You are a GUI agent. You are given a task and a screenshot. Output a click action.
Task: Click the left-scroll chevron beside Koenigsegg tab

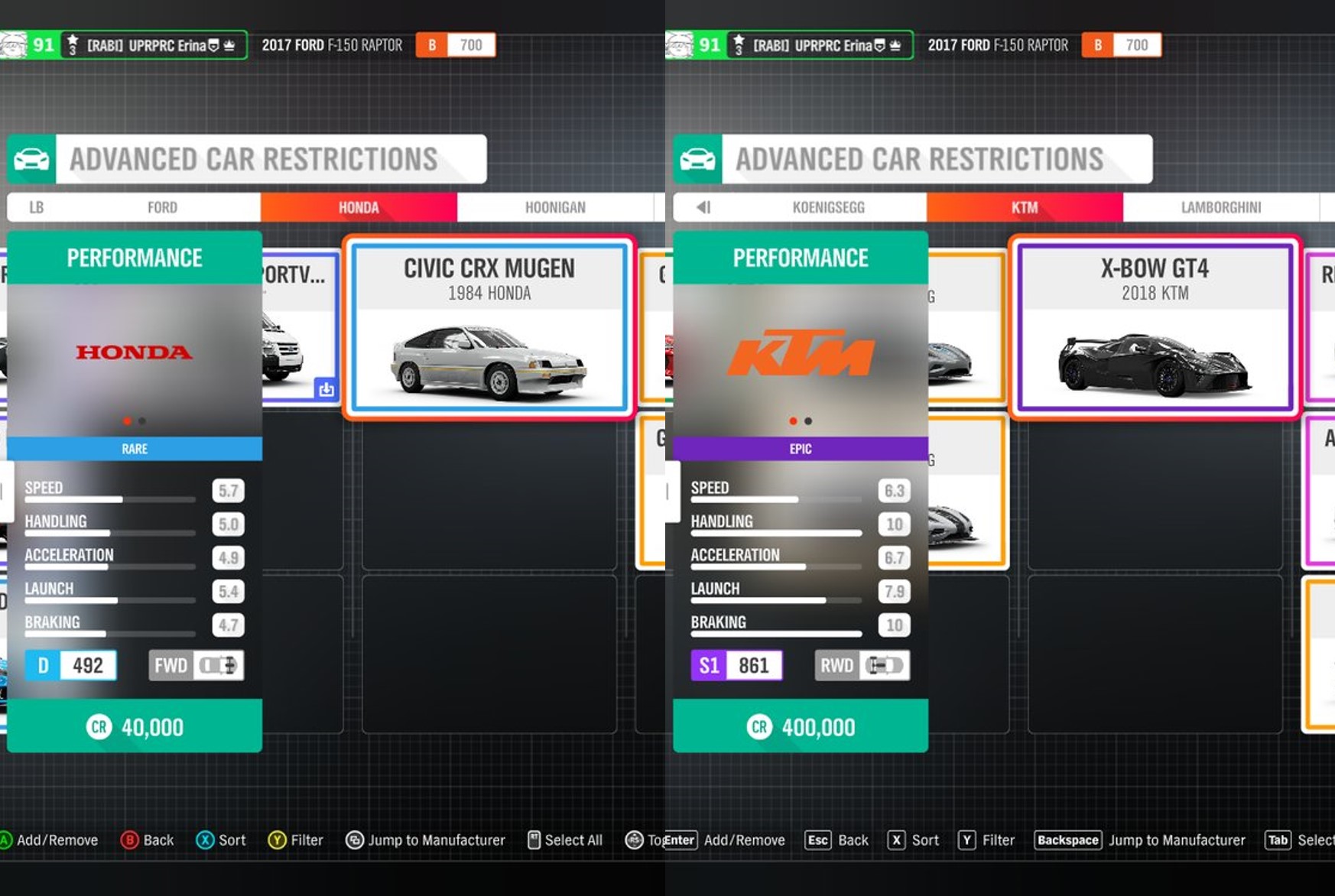[x=702, y=207]
